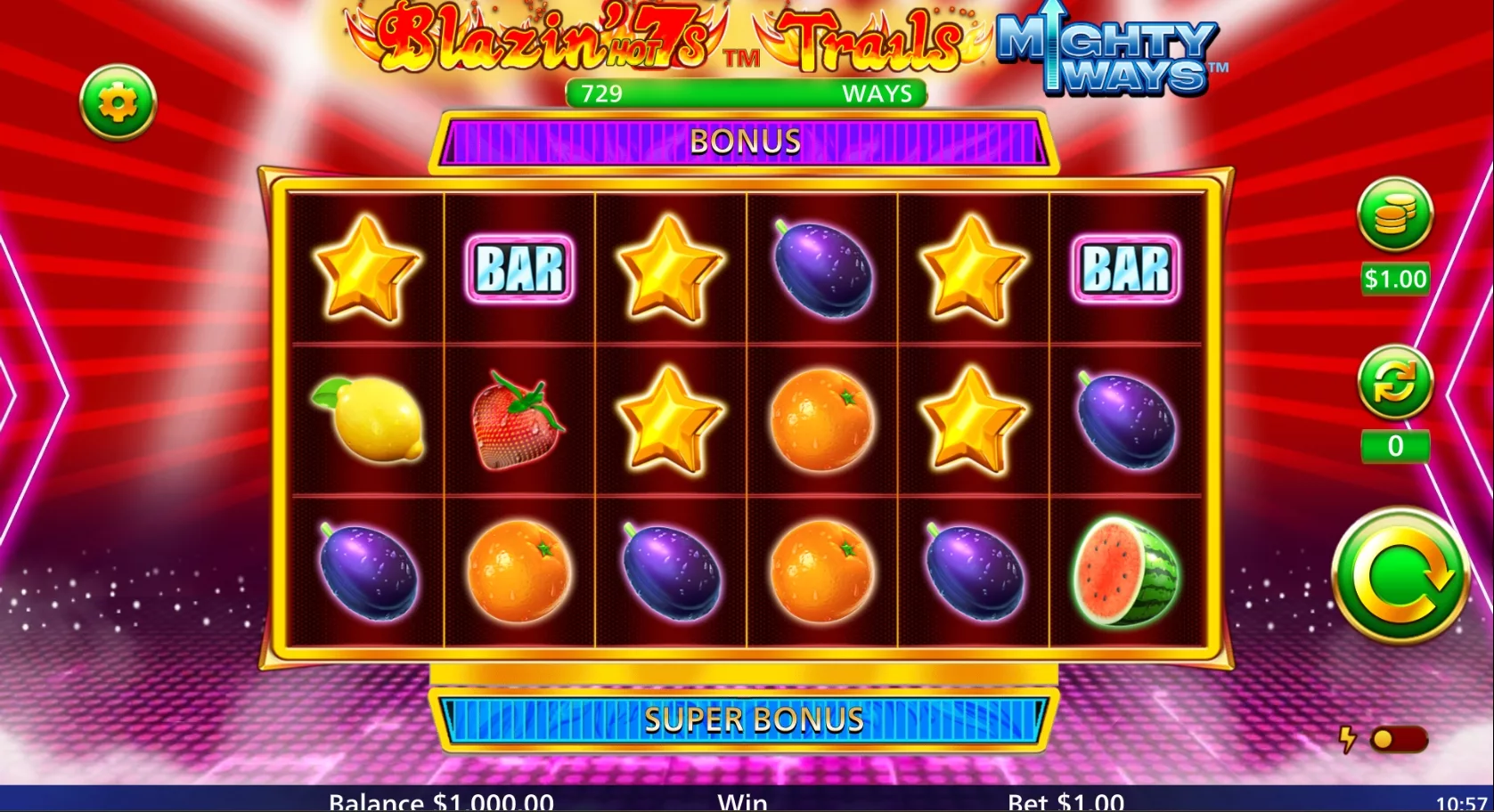
Task: Spin the reels with the big green button
Action: (1400, 577)
